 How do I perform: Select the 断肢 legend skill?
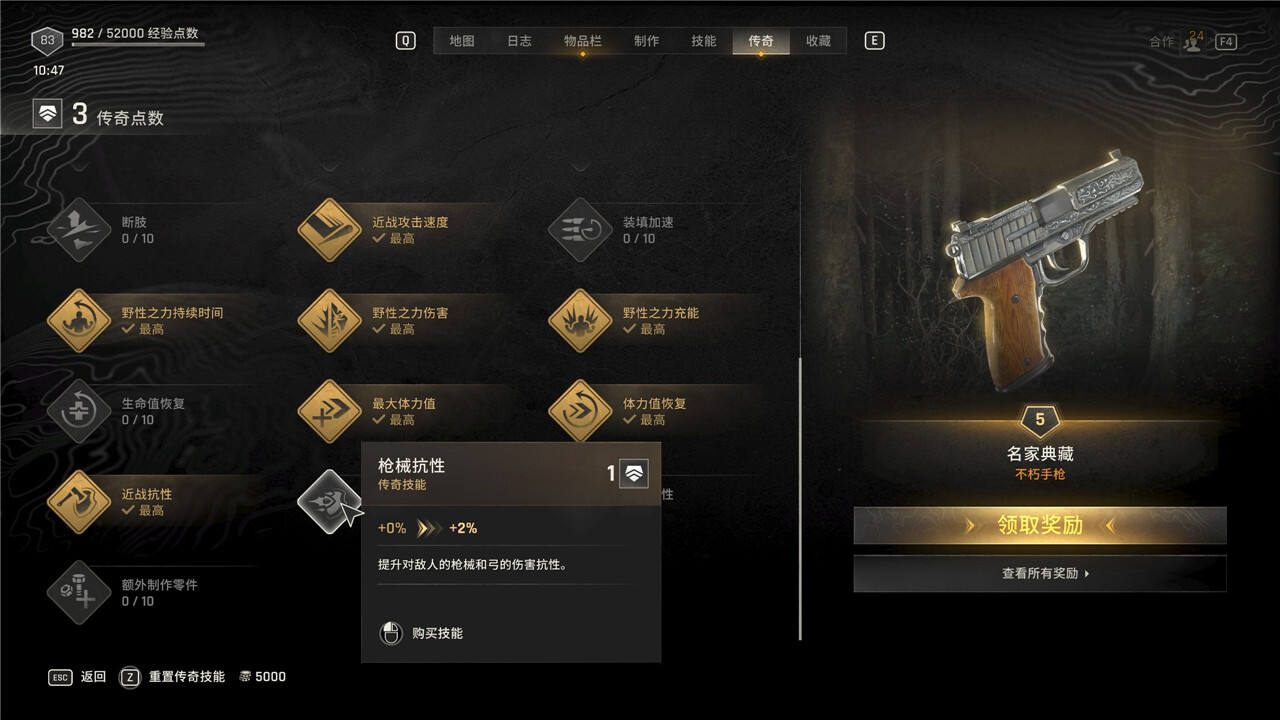click(x=79, y=230)
